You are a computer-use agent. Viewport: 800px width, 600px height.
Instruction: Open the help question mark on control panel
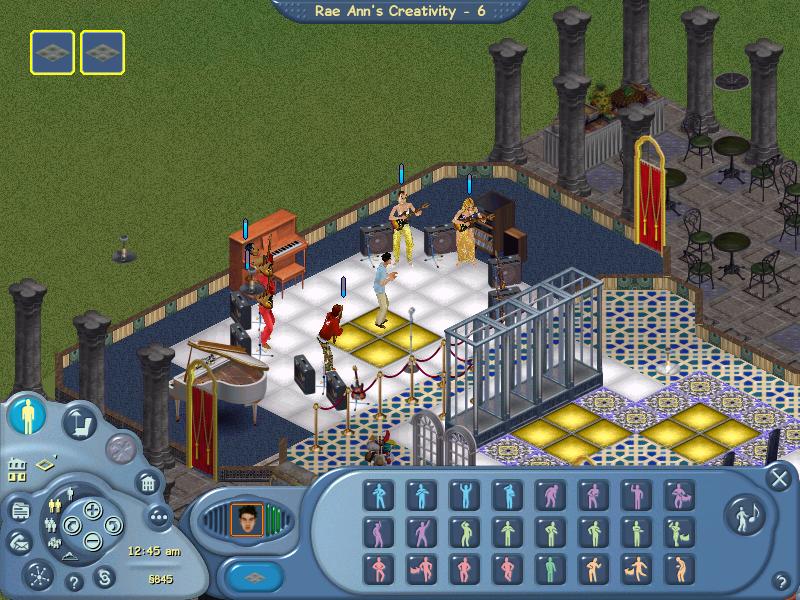point(73,581)
